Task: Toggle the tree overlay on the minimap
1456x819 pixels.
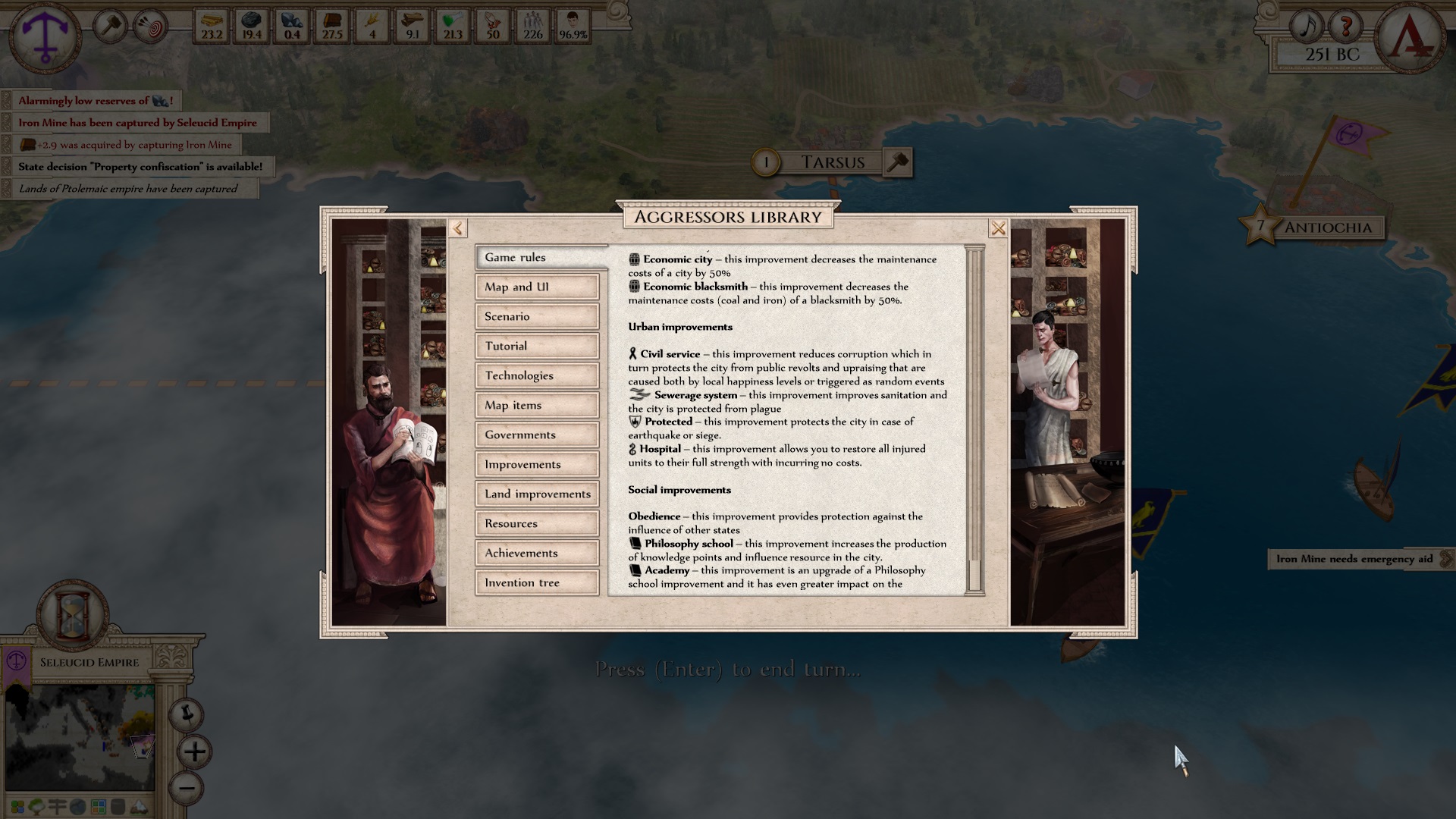Action: [x=36, y=806]
